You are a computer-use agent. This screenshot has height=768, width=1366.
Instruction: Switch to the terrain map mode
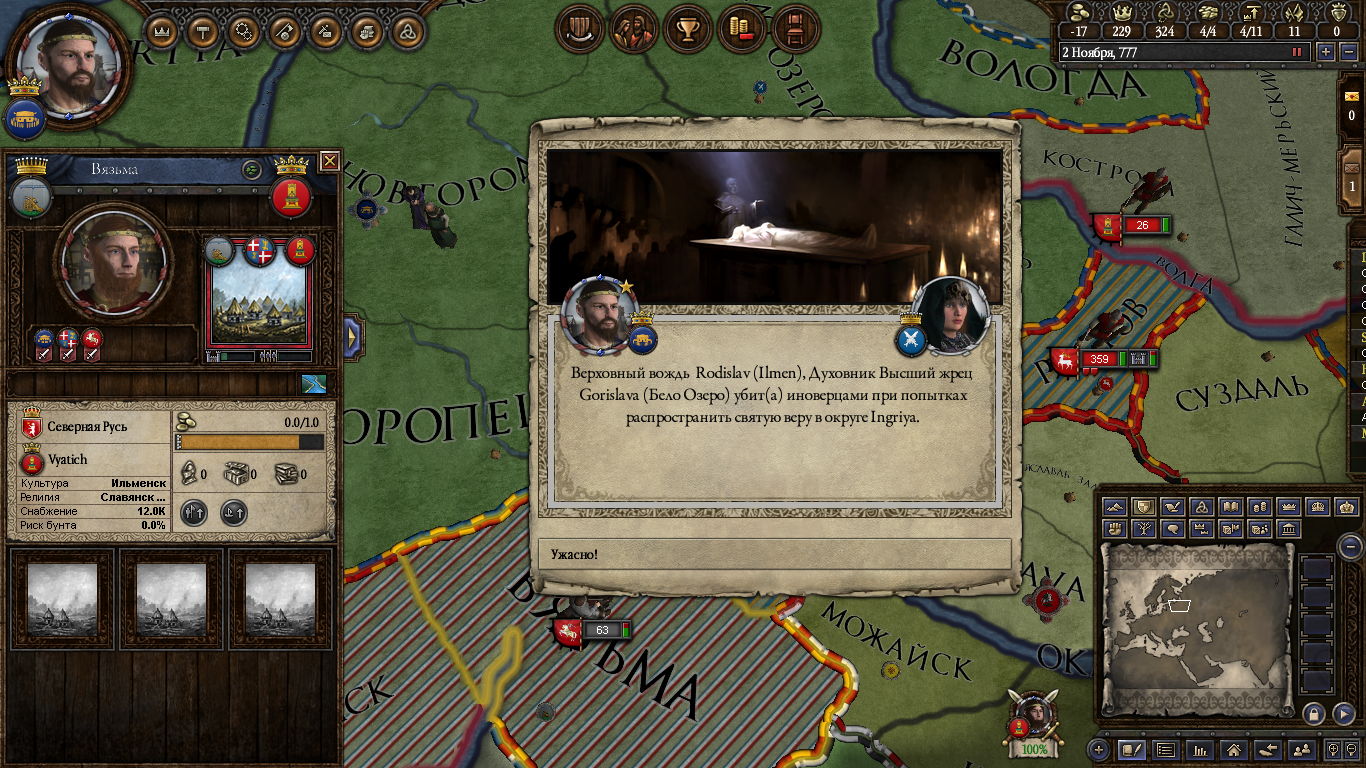point(1114,507)
